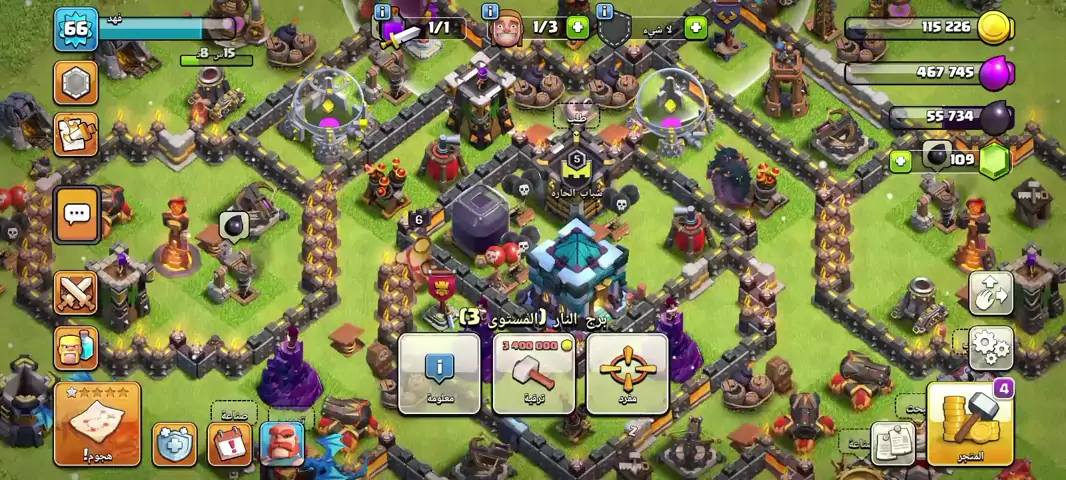The image size is (1066, 480).
Task: Tap the green plus next to gems
Action: tap(900, 159)
